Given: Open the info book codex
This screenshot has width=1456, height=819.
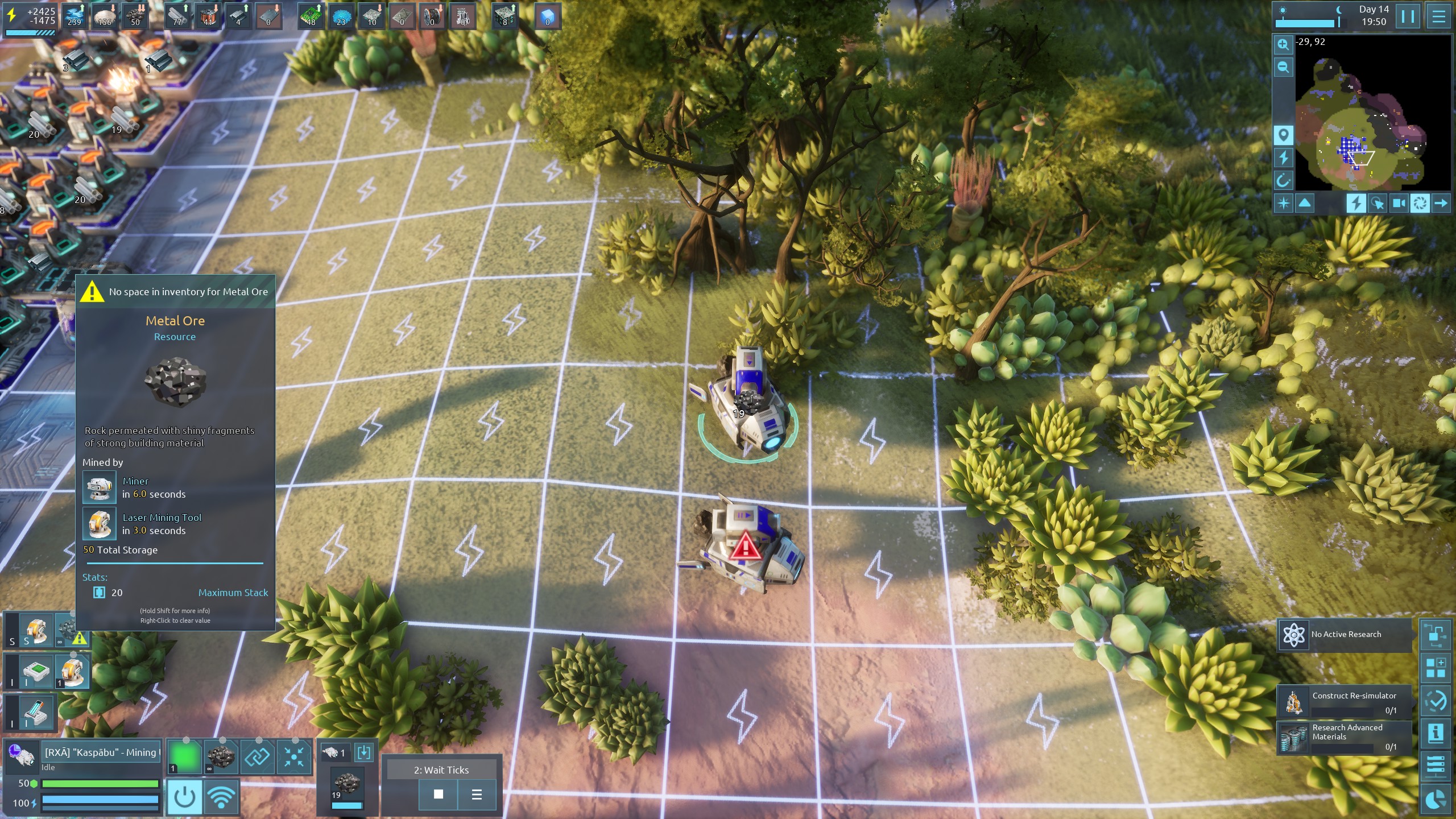Looking at the screenshot, I should [x=1436, y=733].
